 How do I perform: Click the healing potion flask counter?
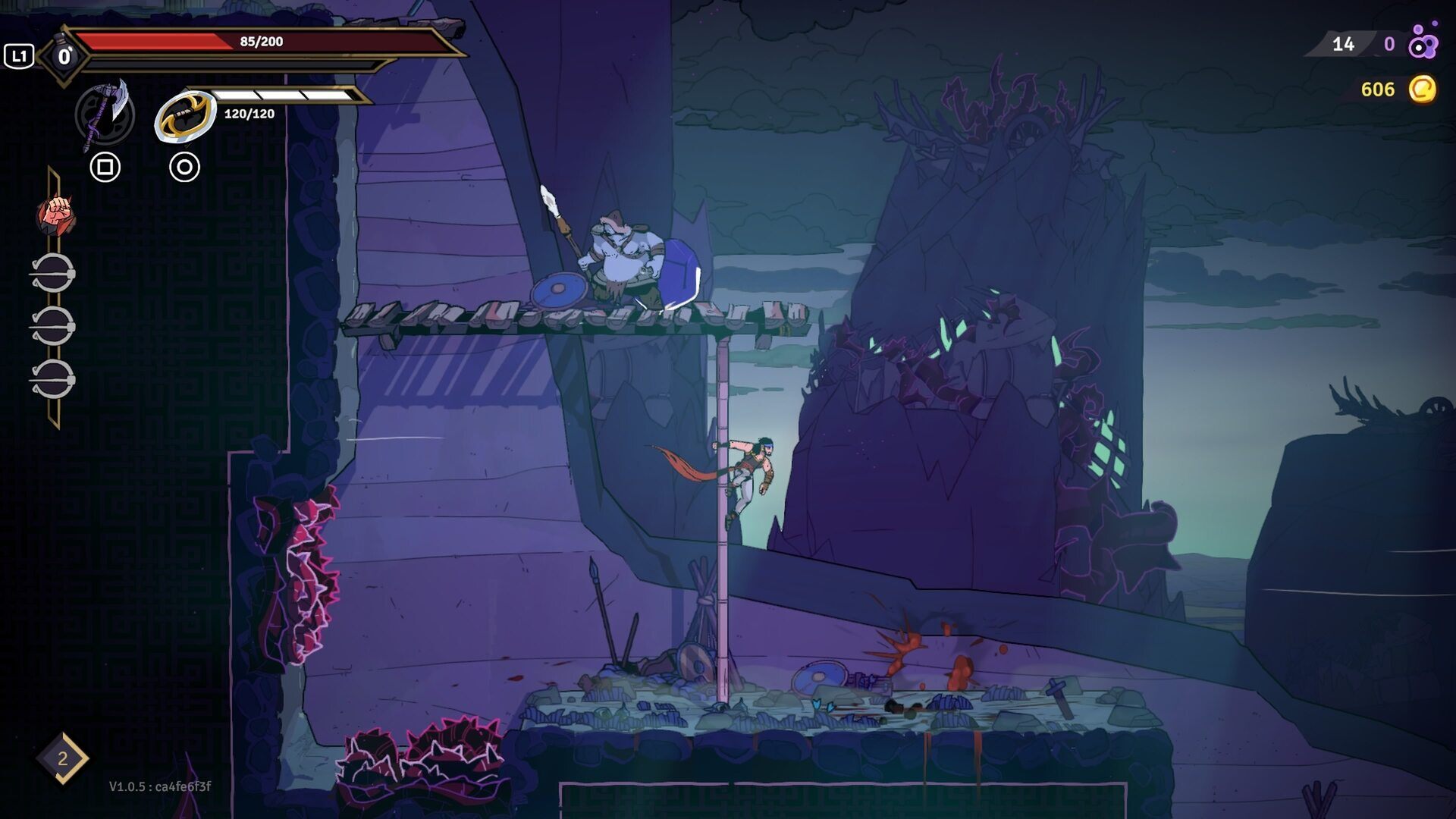click(x=64, y=56)
